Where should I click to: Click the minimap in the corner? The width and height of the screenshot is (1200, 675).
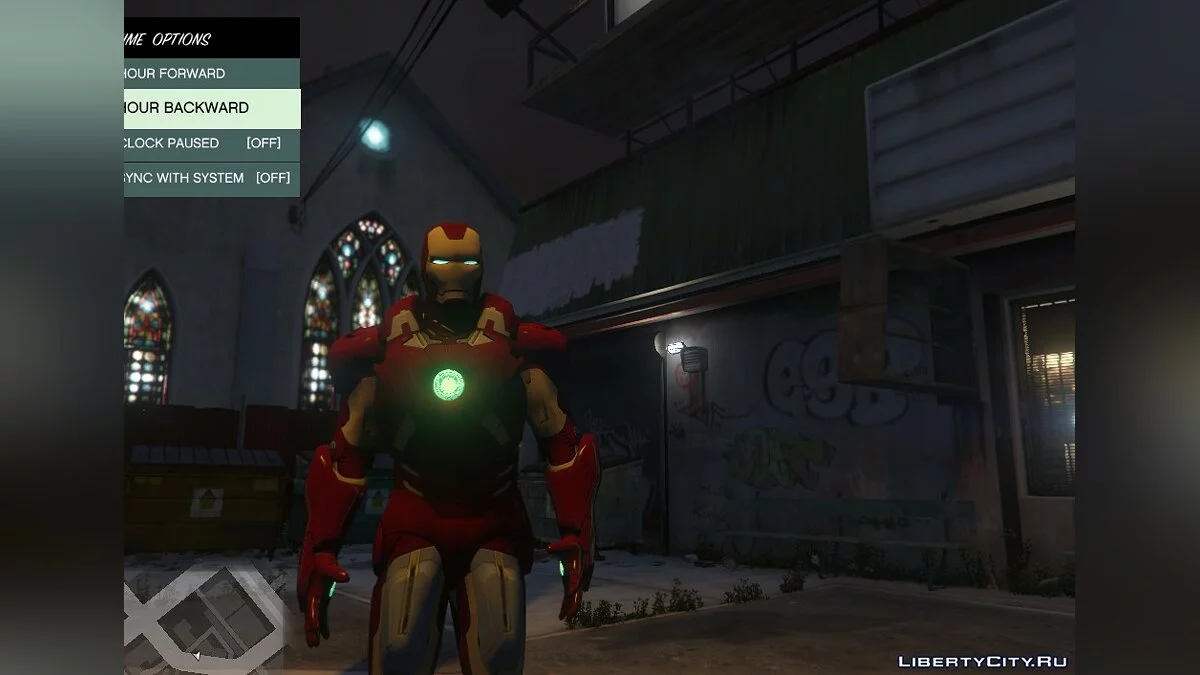pyautogui.click(x=205, y=617)
